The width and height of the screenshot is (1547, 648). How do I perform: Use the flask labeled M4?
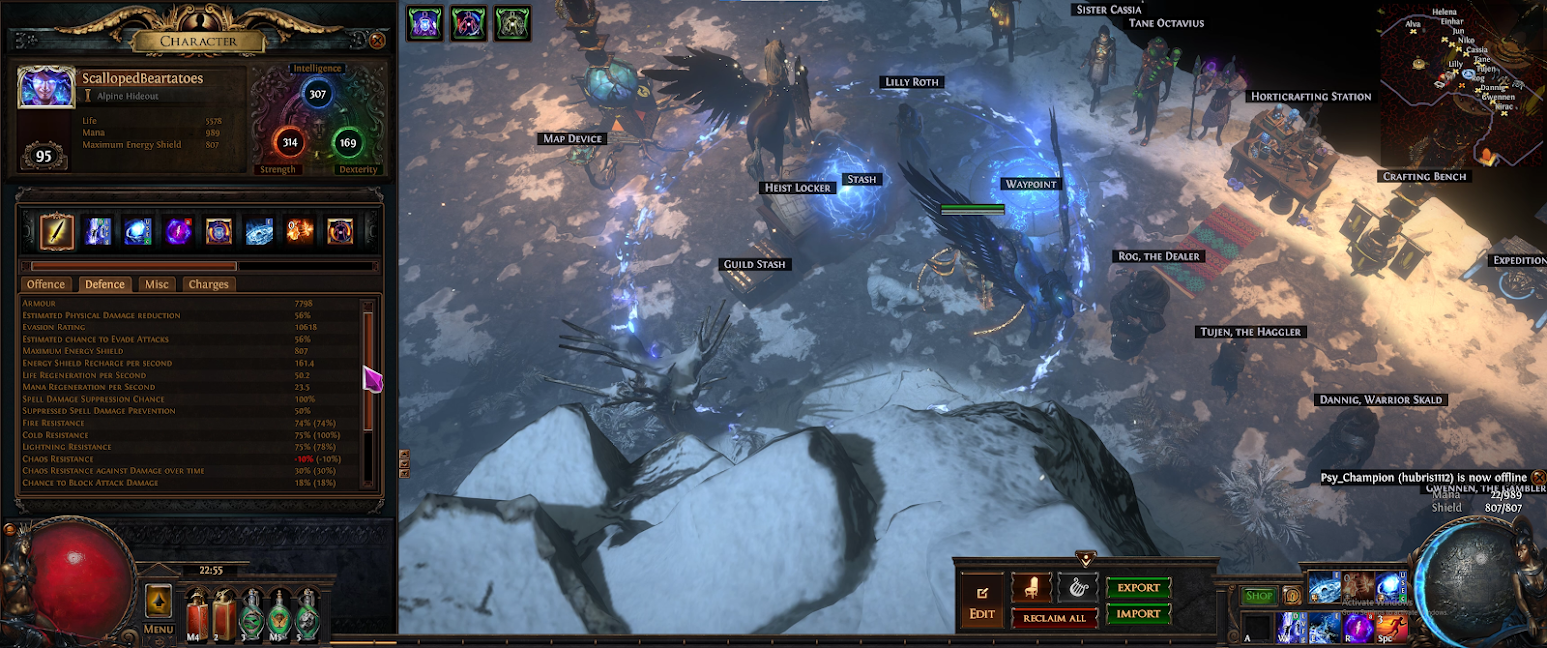pyautogui.click(x=196, y=612)
